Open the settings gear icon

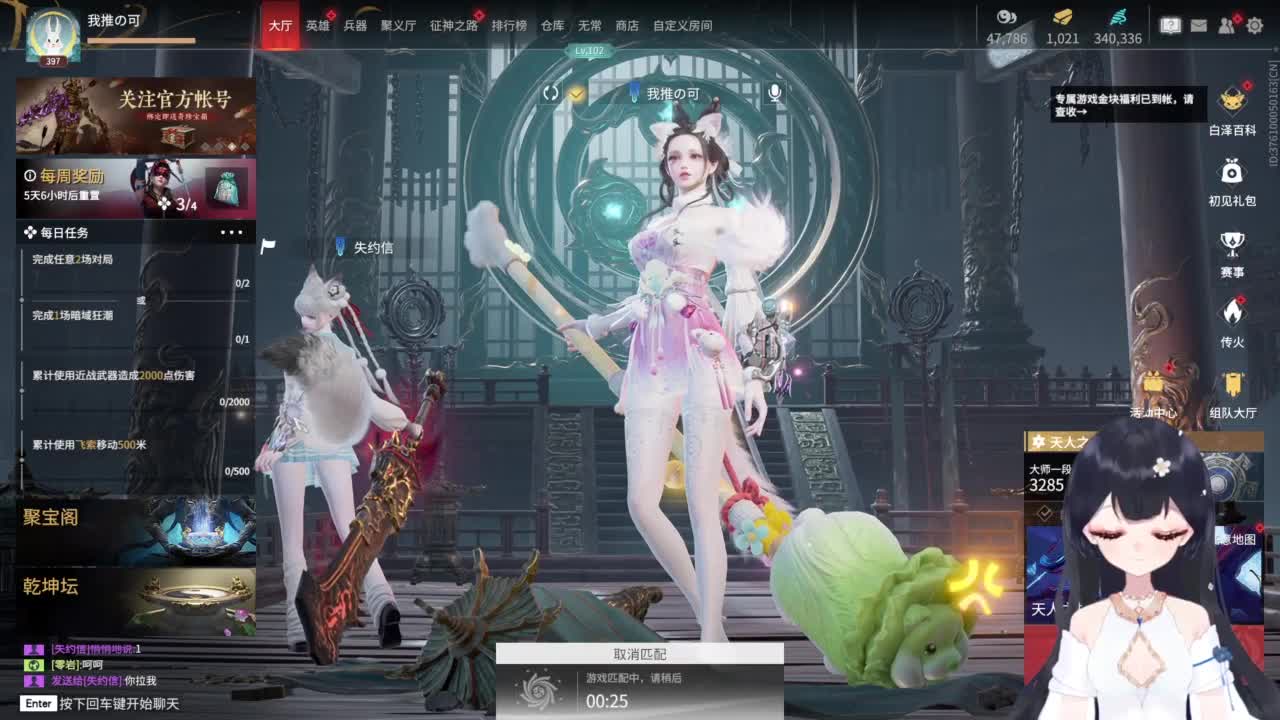[1256, 26]
